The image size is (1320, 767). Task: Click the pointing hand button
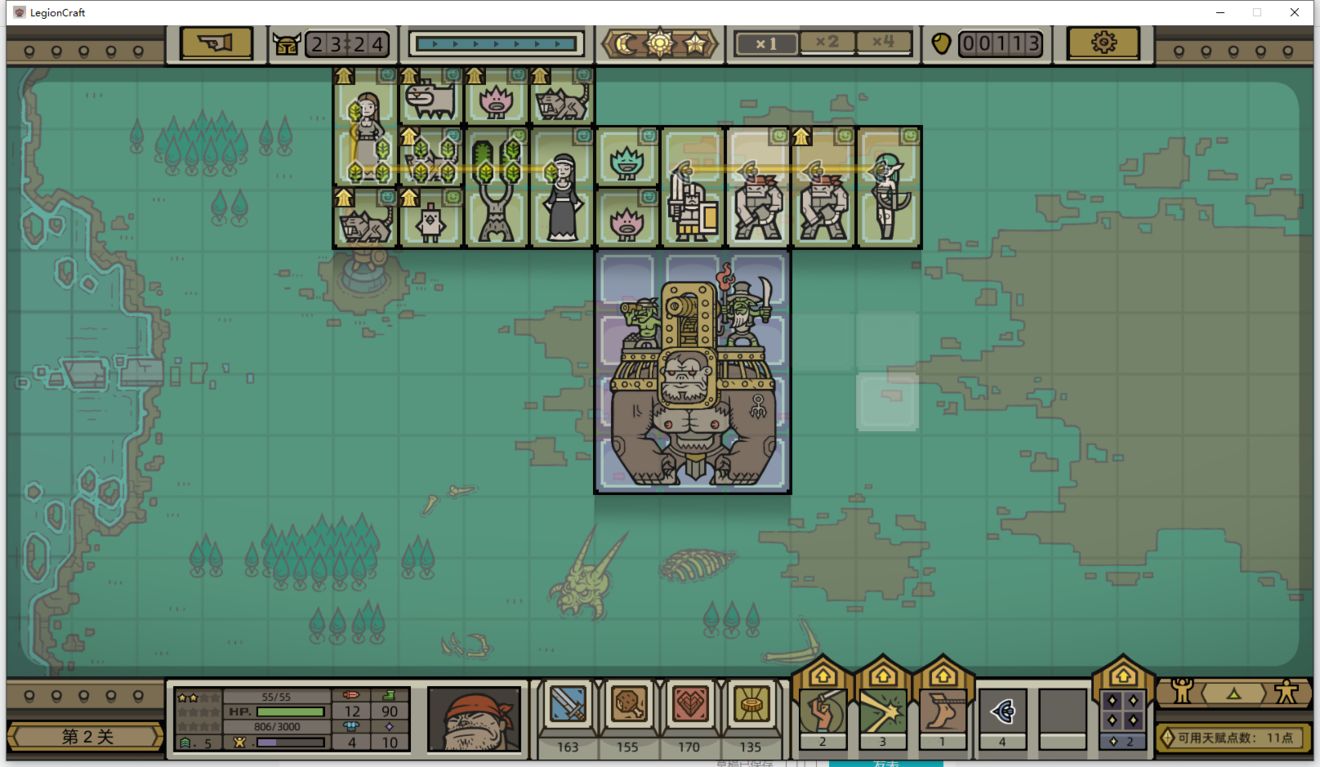[x=216, y=43]
